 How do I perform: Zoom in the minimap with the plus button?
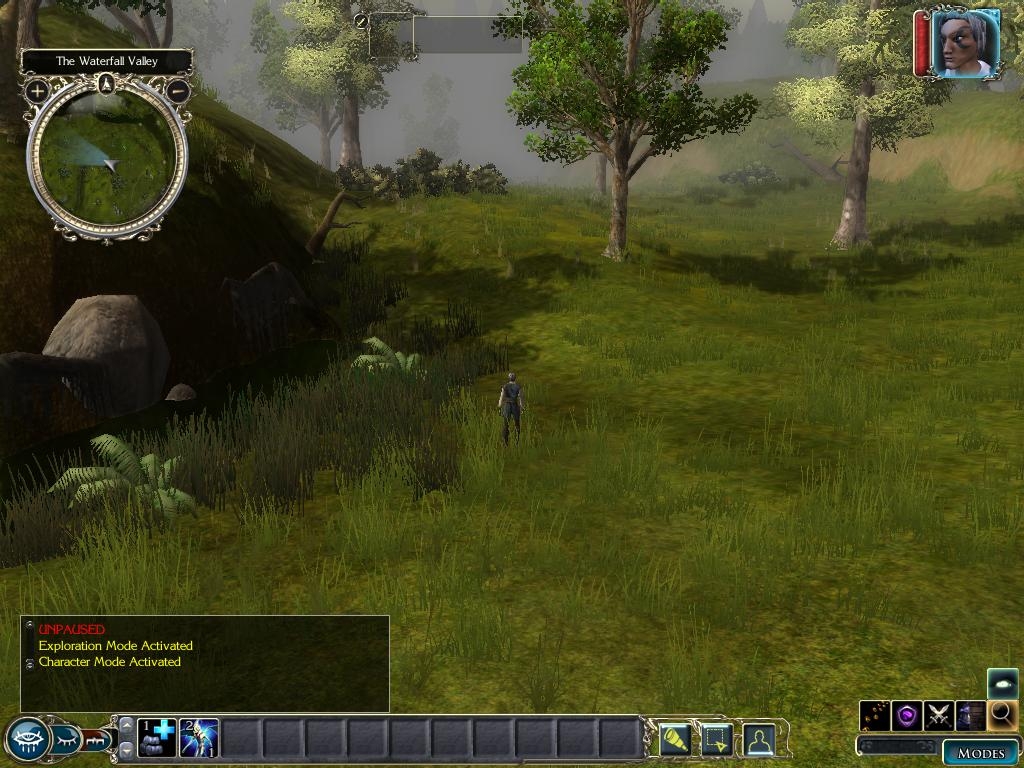point(37,91)
